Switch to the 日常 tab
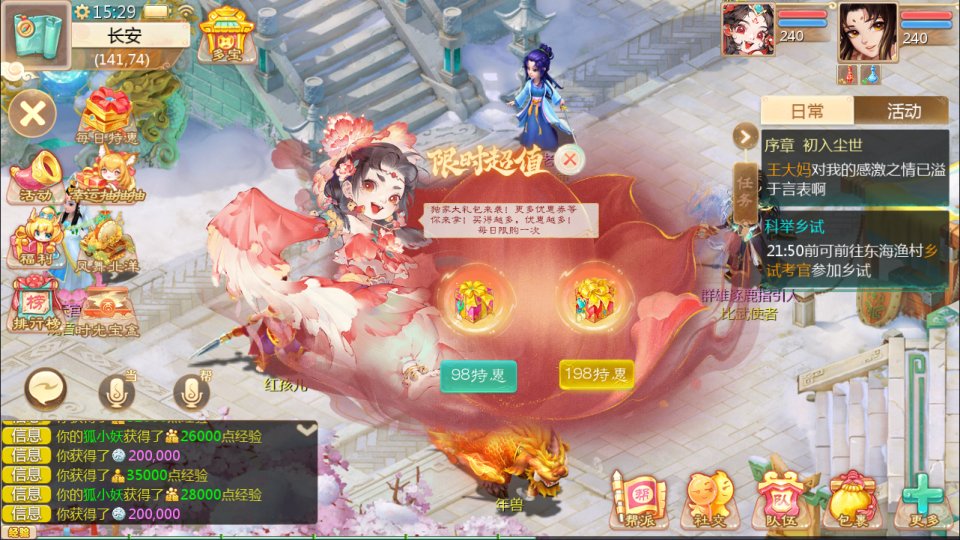This screenshot has height=540, width=960. 807,111
